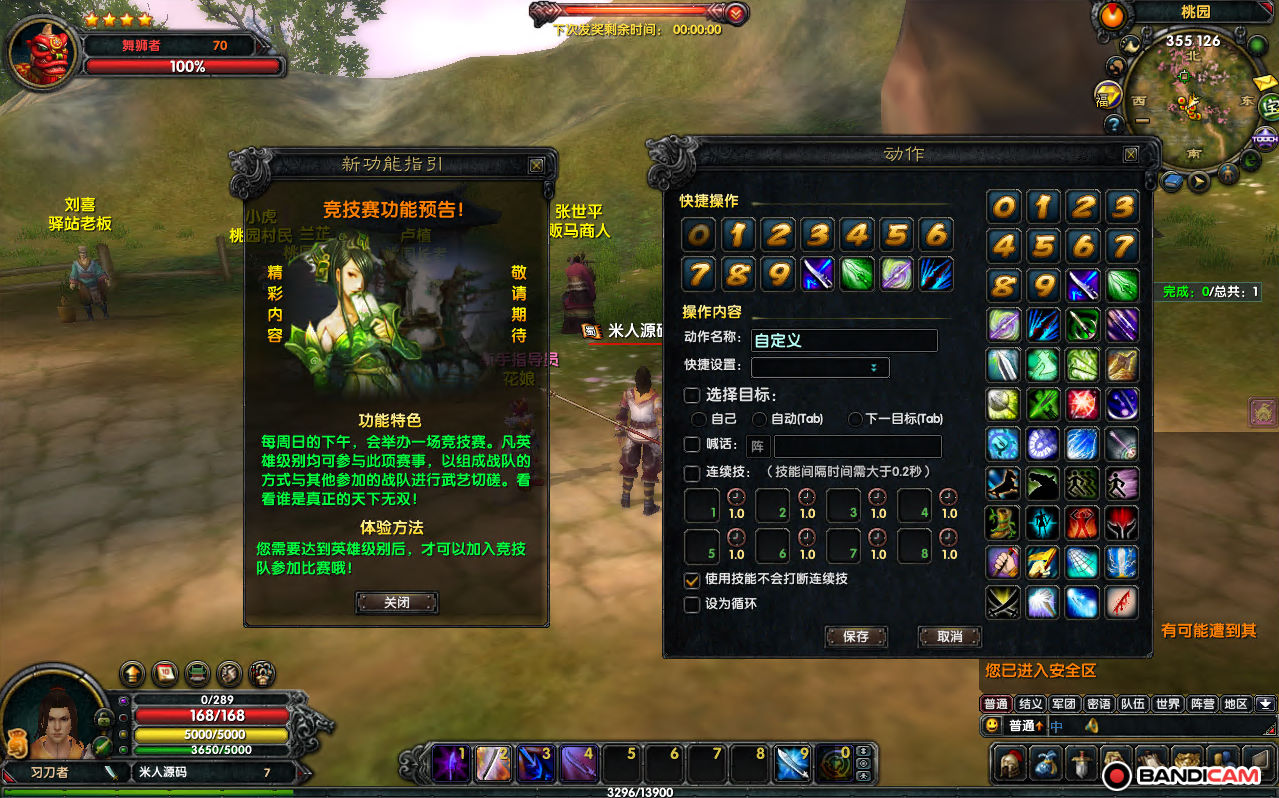The height and width of the screenshot is (798, 1279).
Task: Activate the skill in hotbar slot 1
Action: click(449, 764)
